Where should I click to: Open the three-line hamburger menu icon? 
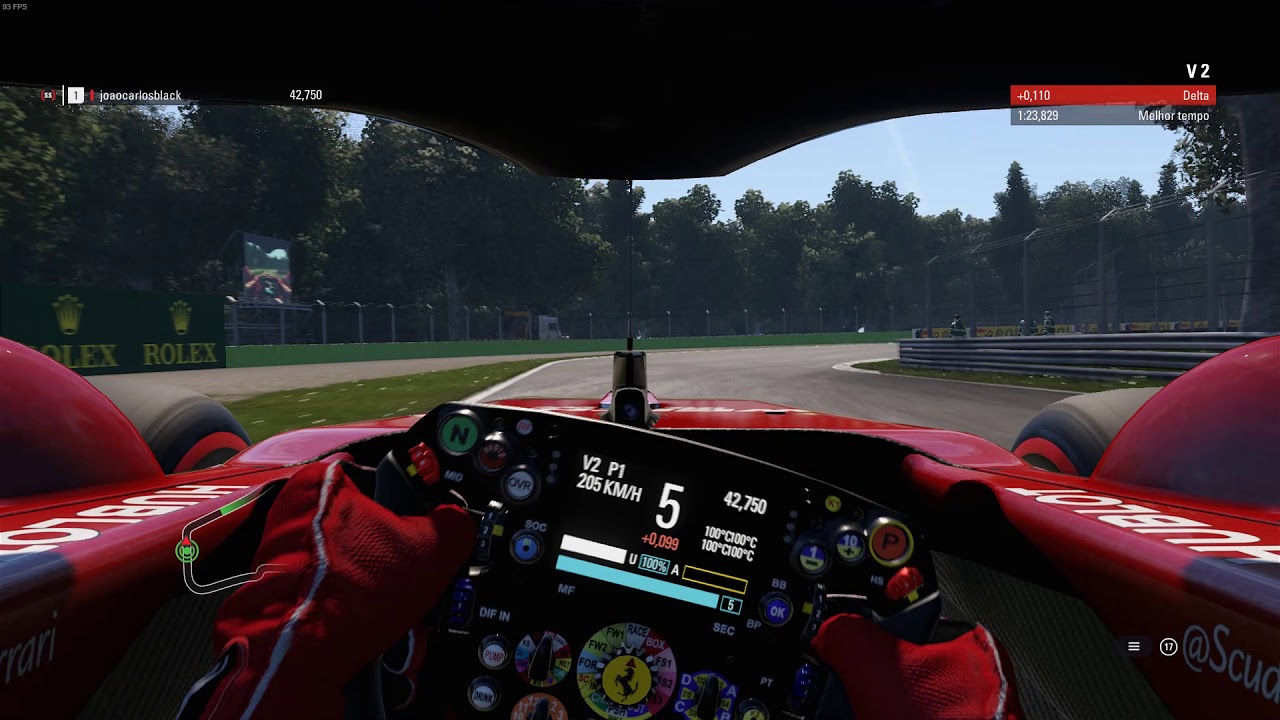[x=1134, y=647]
